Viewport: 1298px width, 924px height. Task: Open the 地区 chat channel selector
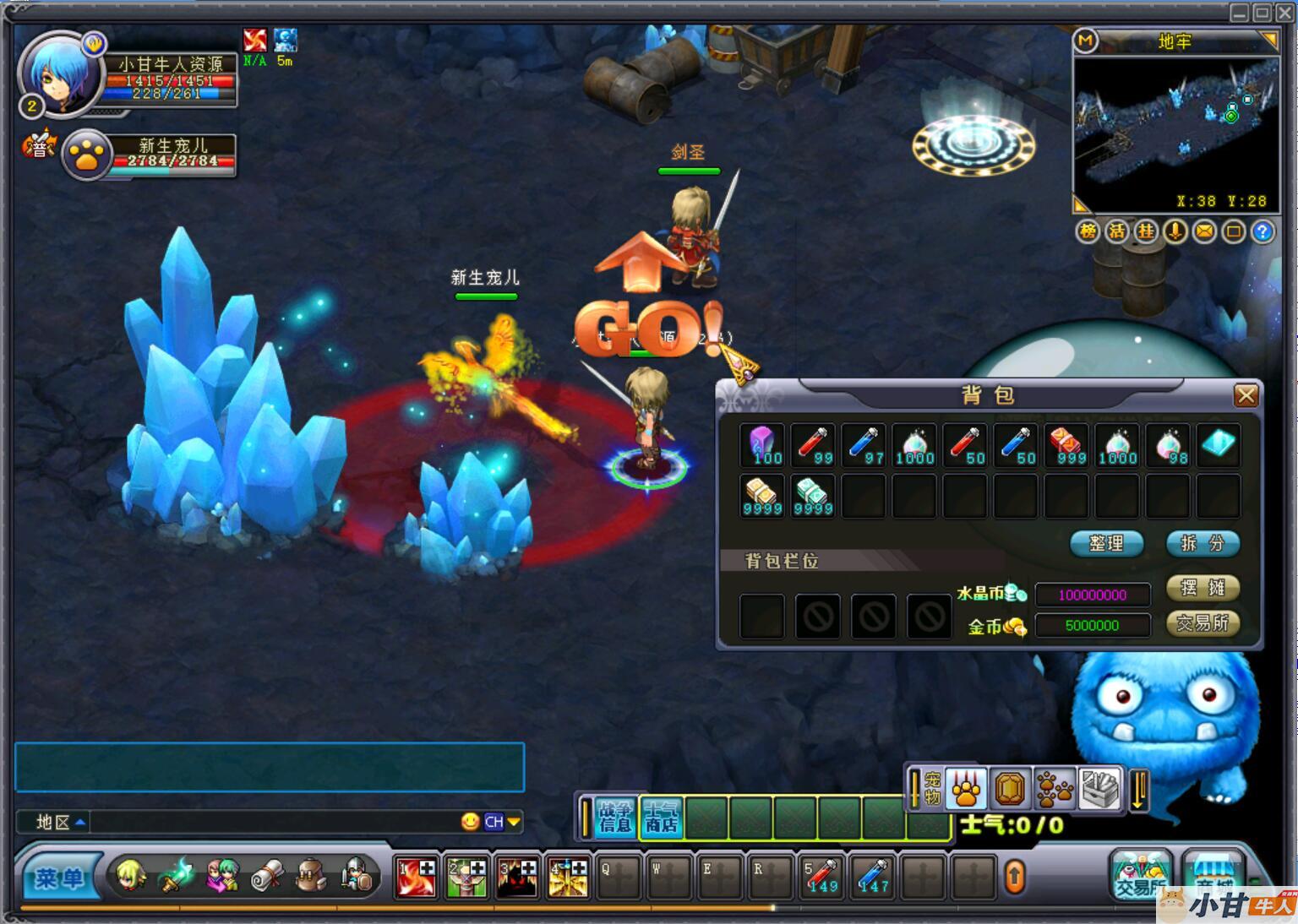[60, 822]
